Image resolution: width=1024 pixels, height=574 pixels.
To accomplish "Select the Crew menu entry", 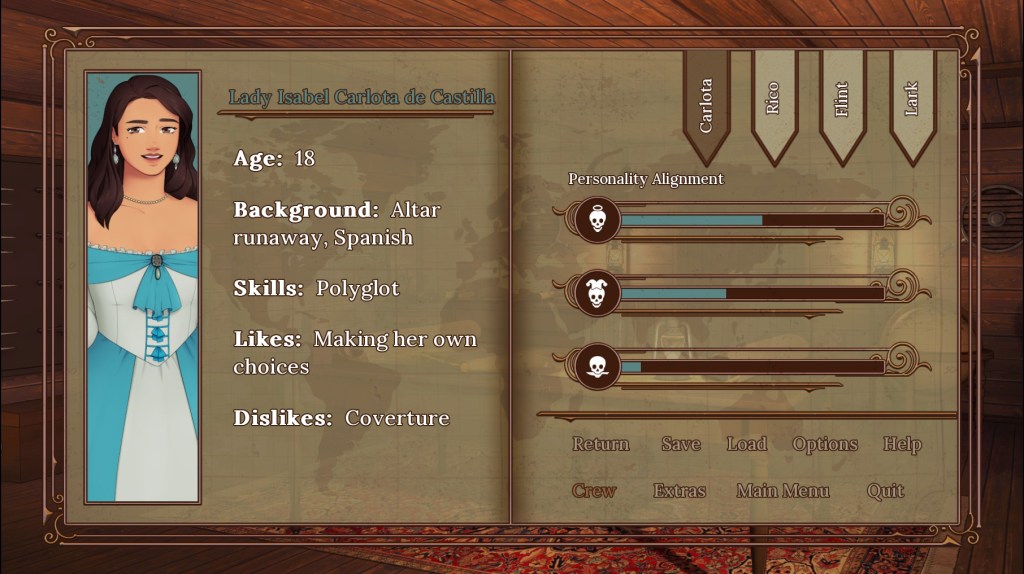I will (x=594, y=491).
